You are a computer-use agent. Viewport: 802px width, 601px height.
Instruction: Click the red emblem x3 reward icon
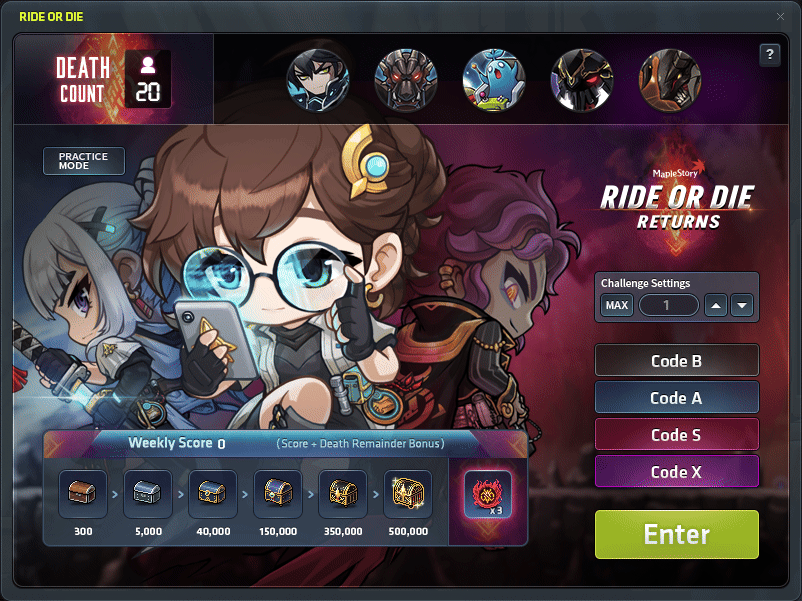[x=487, y=494]
